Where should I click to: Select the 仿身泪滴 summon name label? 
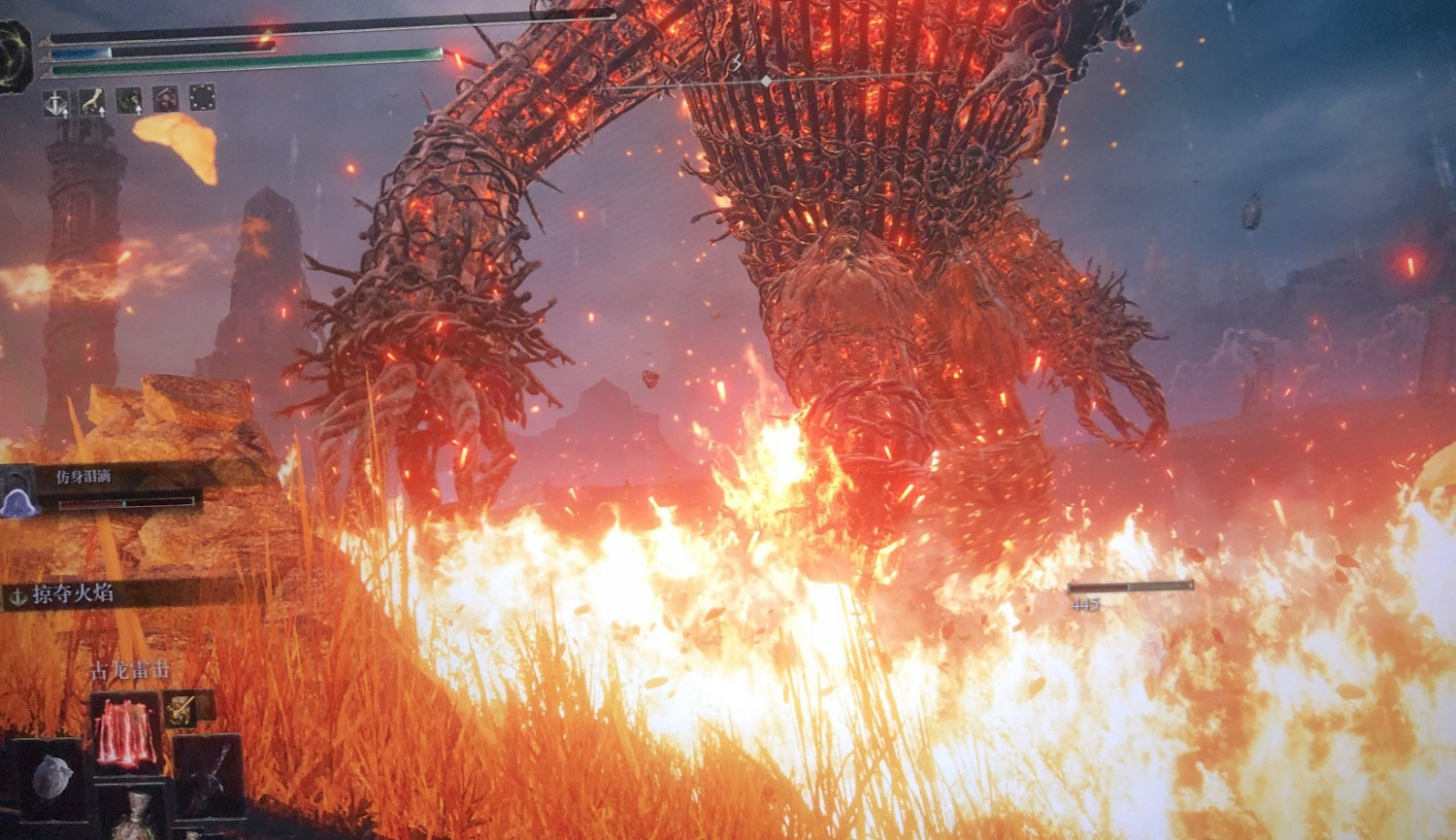point(83,478)
